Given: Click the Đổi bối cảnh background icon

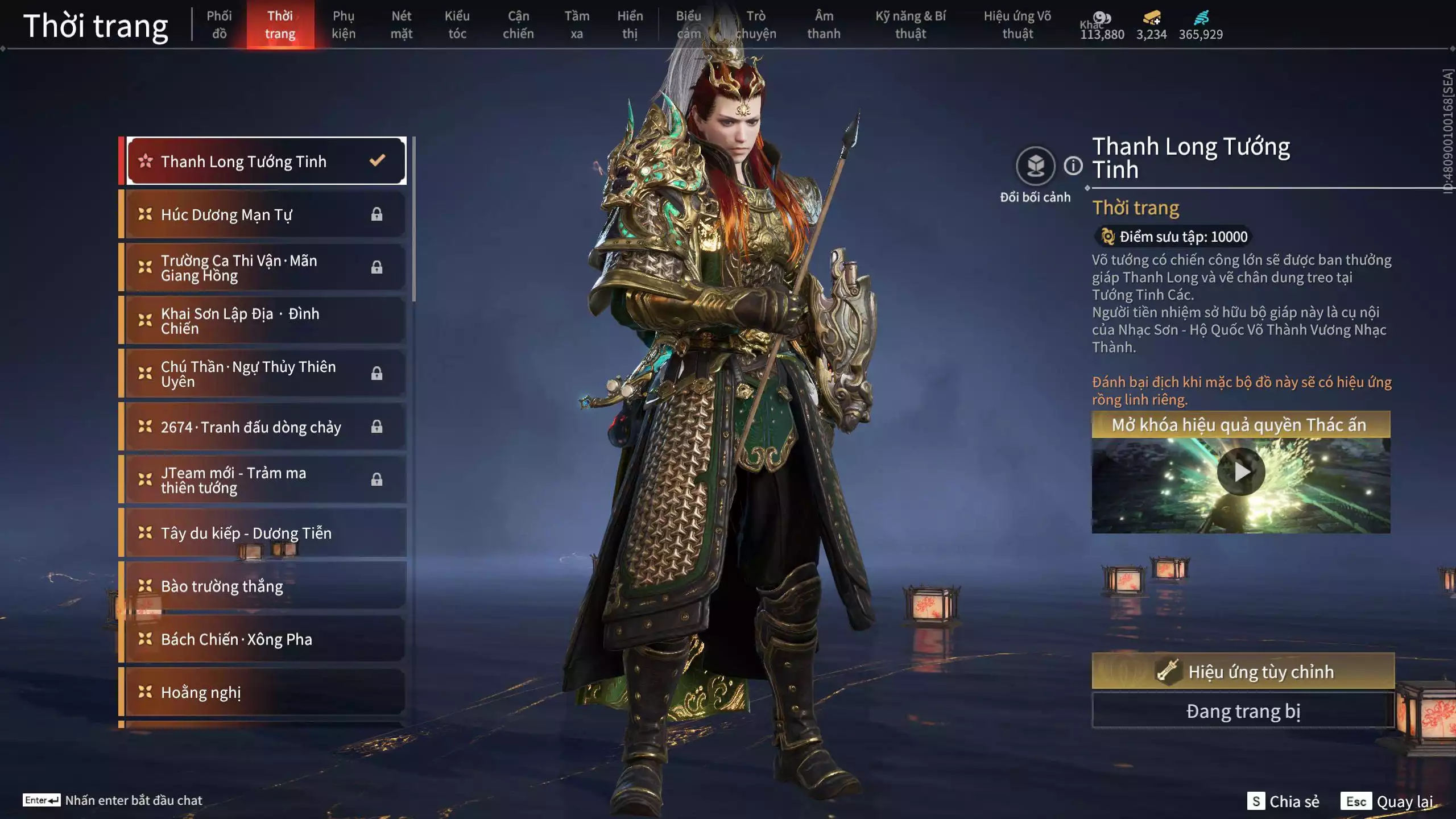Looking at the screenshot, I should 1035,166.
